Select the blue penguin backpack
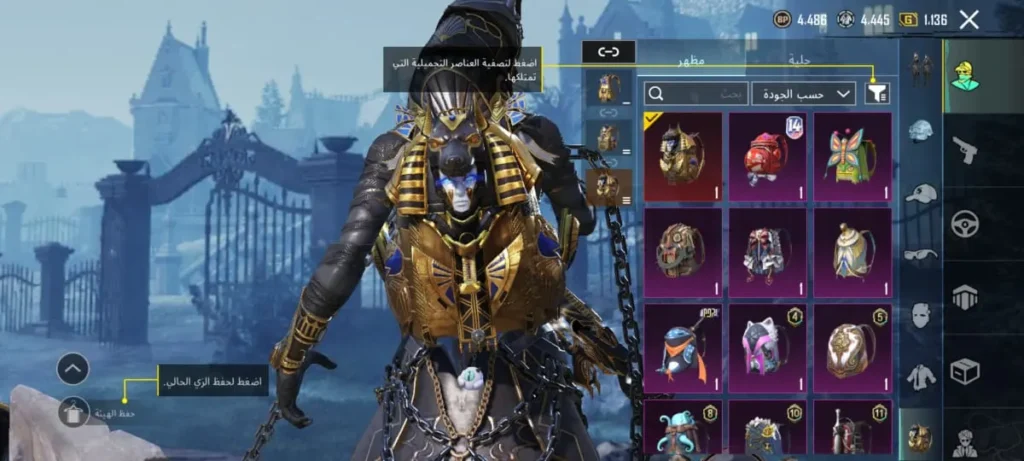Viewport: 1024px width, 461px height. pos(683,347)
